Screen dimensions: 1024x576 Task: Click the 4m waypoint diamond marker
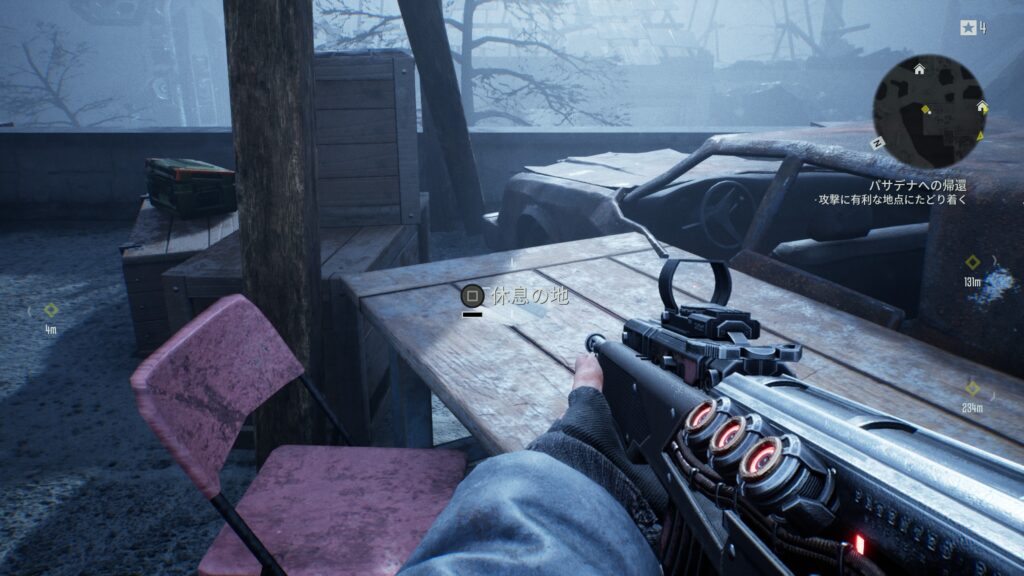tap(50, 310)
